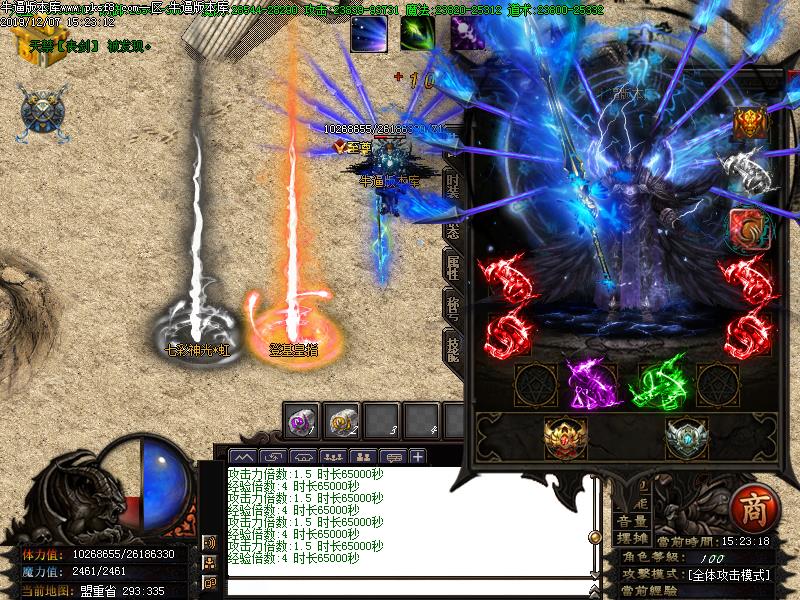
Task: Select the green slash buff icon
Action: tap(416, 34)
